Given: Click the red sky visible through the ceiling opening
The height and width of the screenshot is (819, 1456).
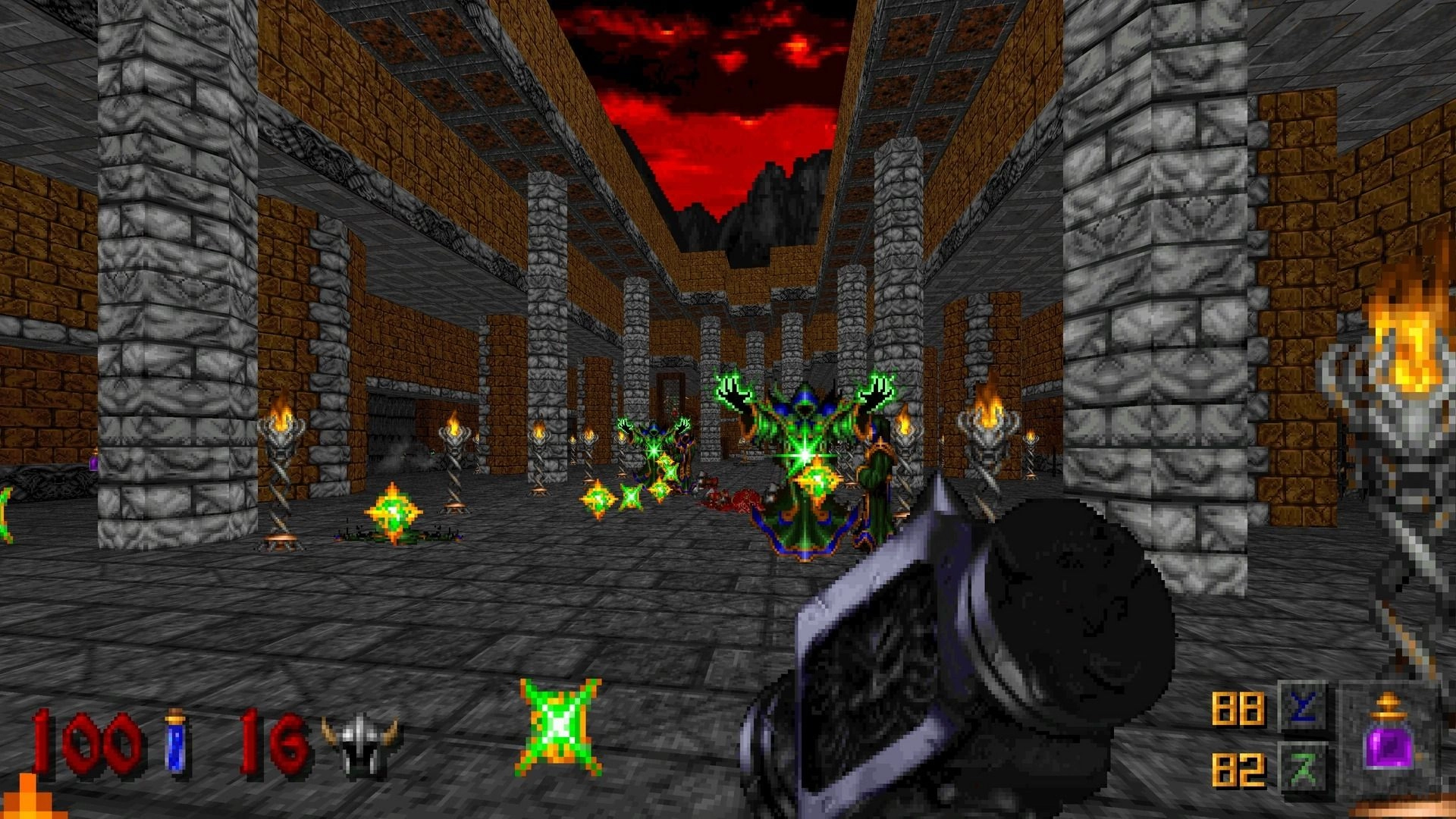Looking at the screenshot, I should point(736,83).
